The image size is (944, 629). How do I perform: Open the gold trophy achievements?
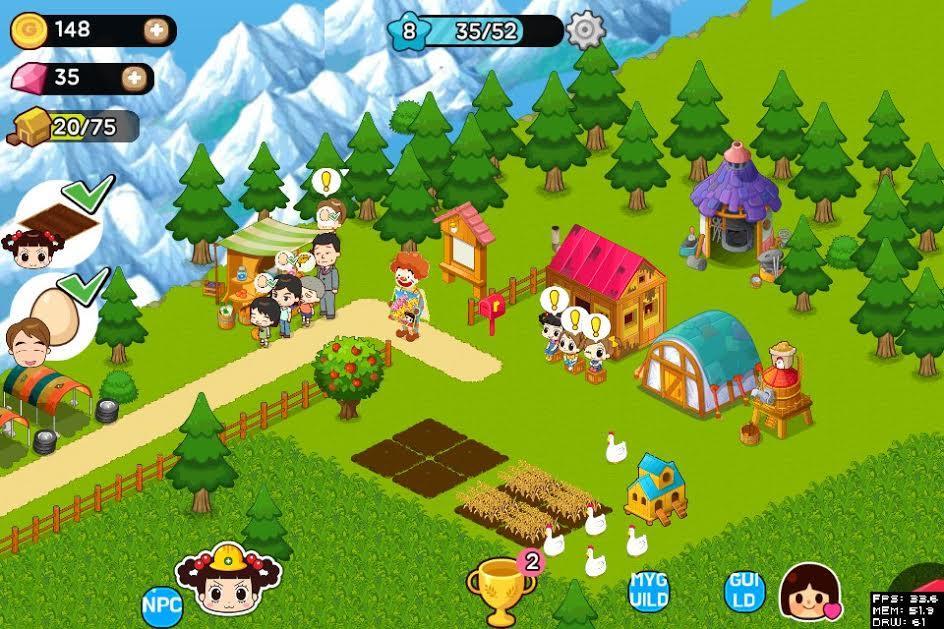click(501, 589)
